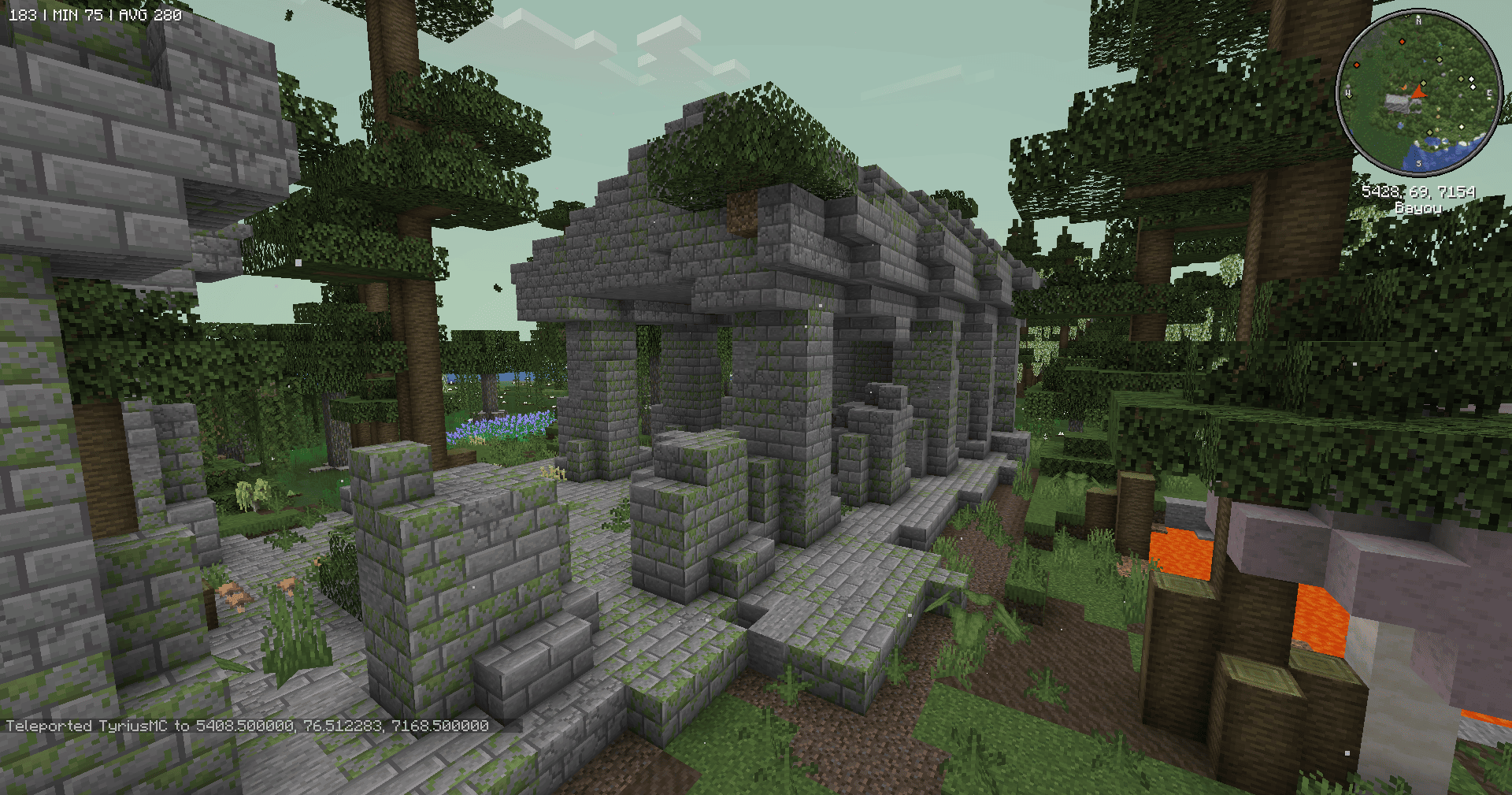The width and height of the screenshot is (1512, 795).
Task: Click the N compass letter on the minimap
Action: 1419,21
